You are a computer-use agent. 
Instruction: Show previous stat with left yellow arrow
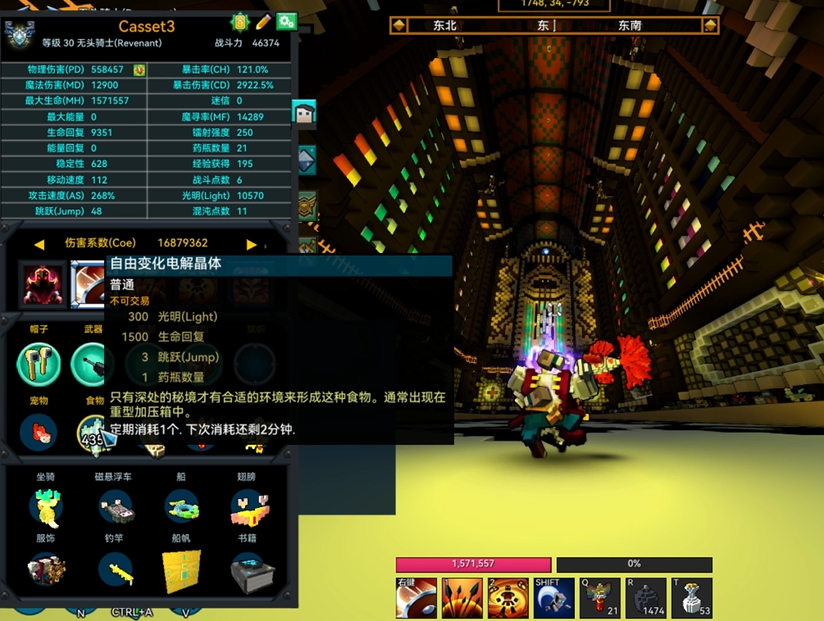(x=39, y=243)
